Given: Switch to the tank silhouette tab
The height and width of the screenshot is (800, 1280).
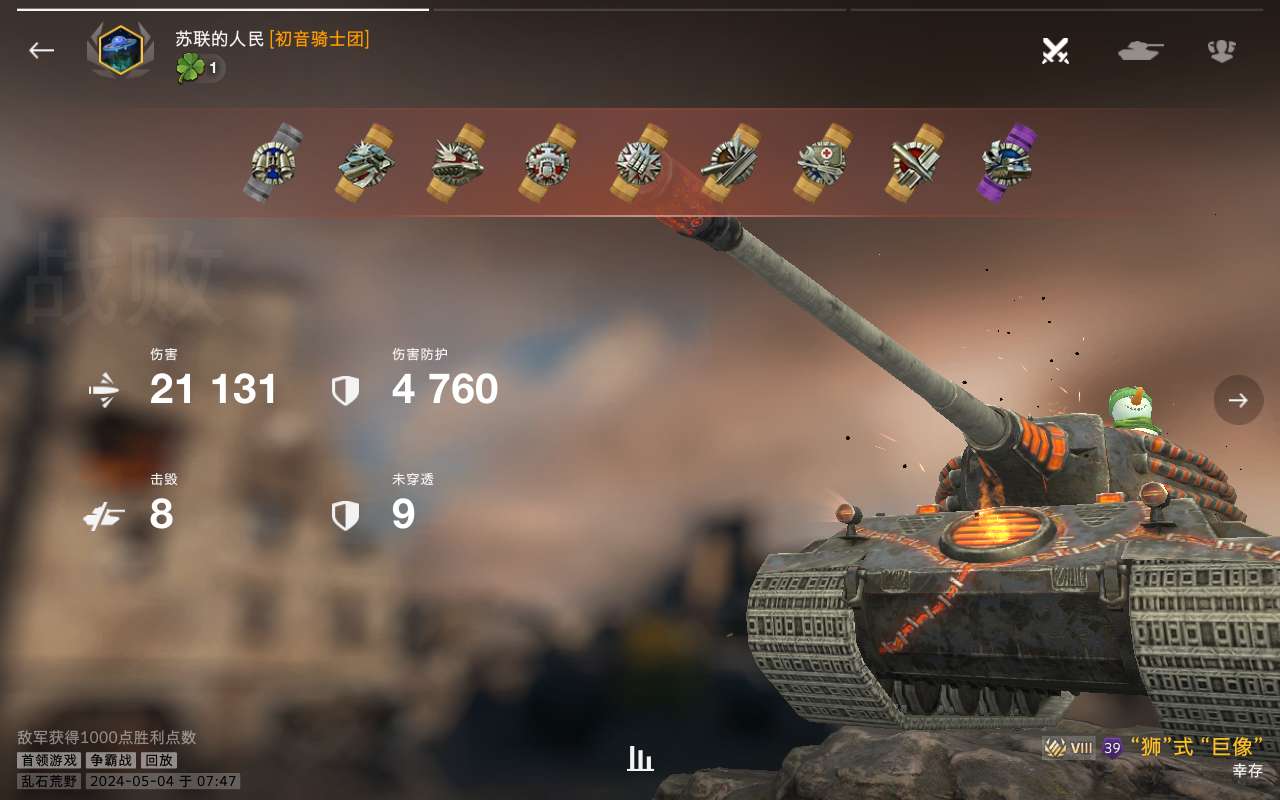Looking at the screenshot, I should tap(1140, 50).
